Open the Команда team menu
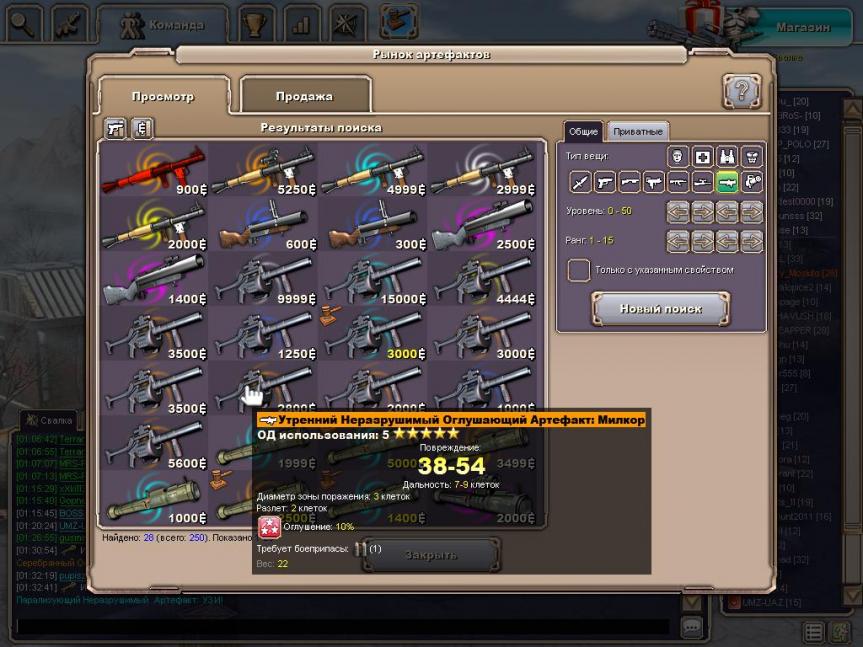This screenshot has height=647, width=863. coord(164,24)
